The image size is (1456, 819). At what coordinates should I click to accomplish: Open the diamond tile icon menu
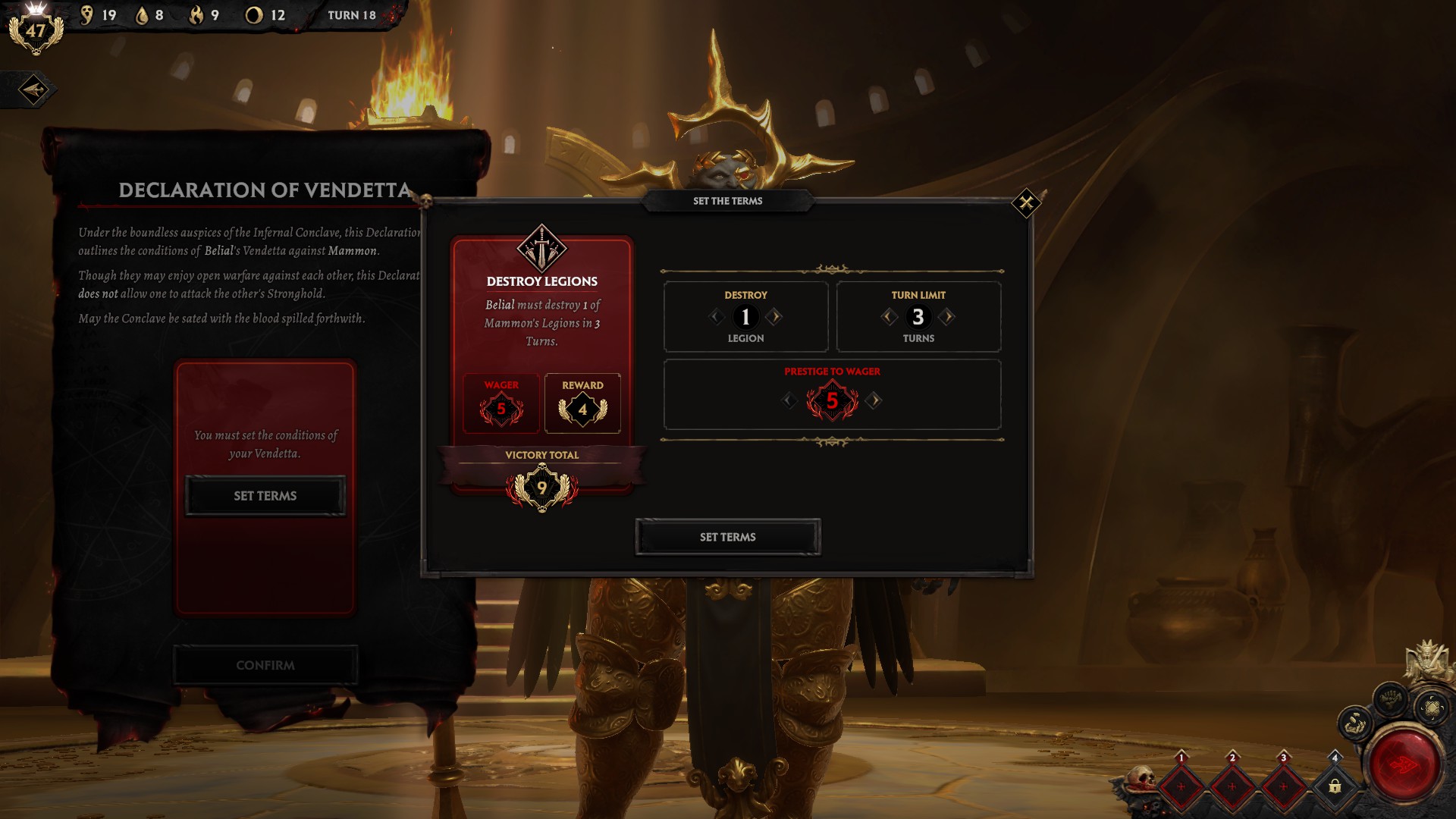pyautogui.click(x=1432, y=708)
